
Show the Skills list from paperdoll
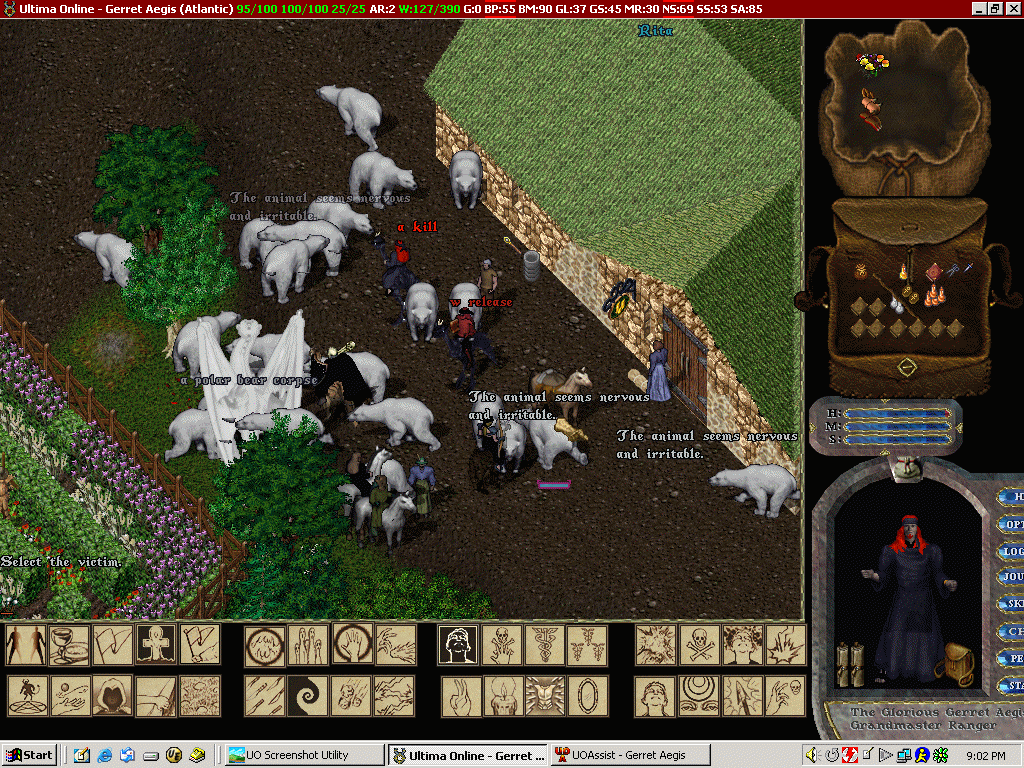coord(1012,604)
